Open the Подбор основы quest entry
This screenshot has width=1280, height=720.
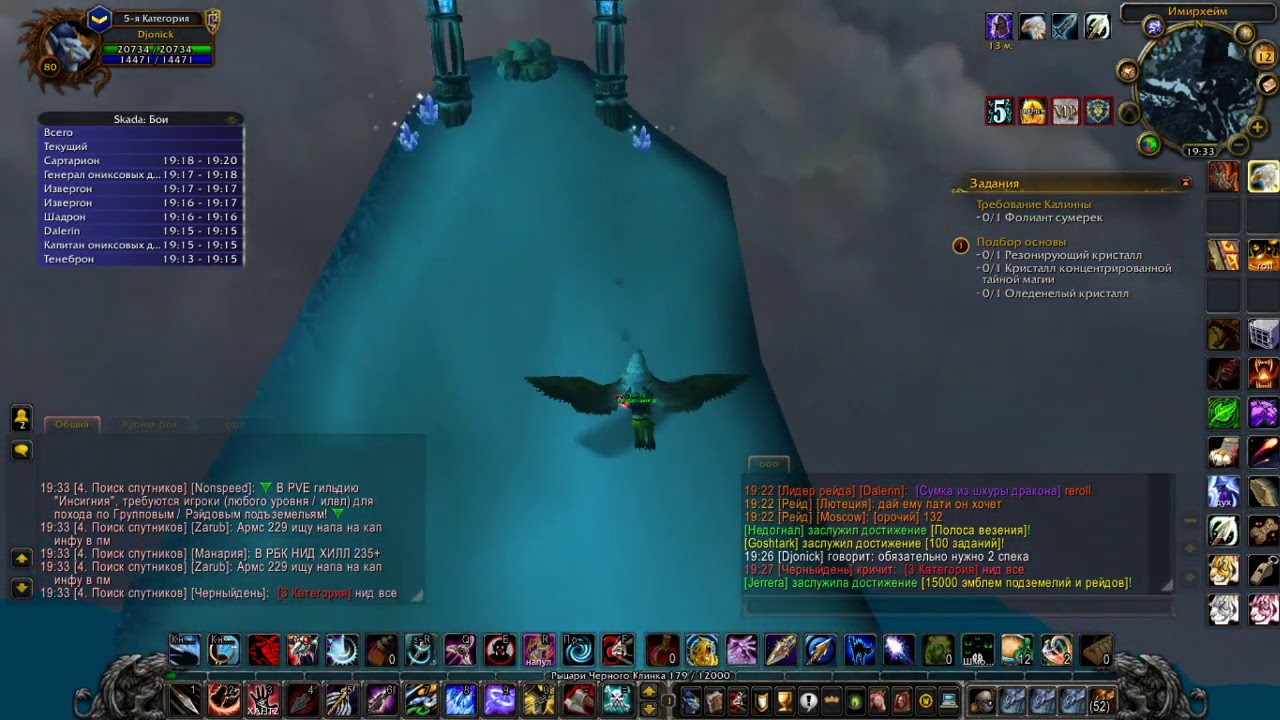[x=1021, y=242]
